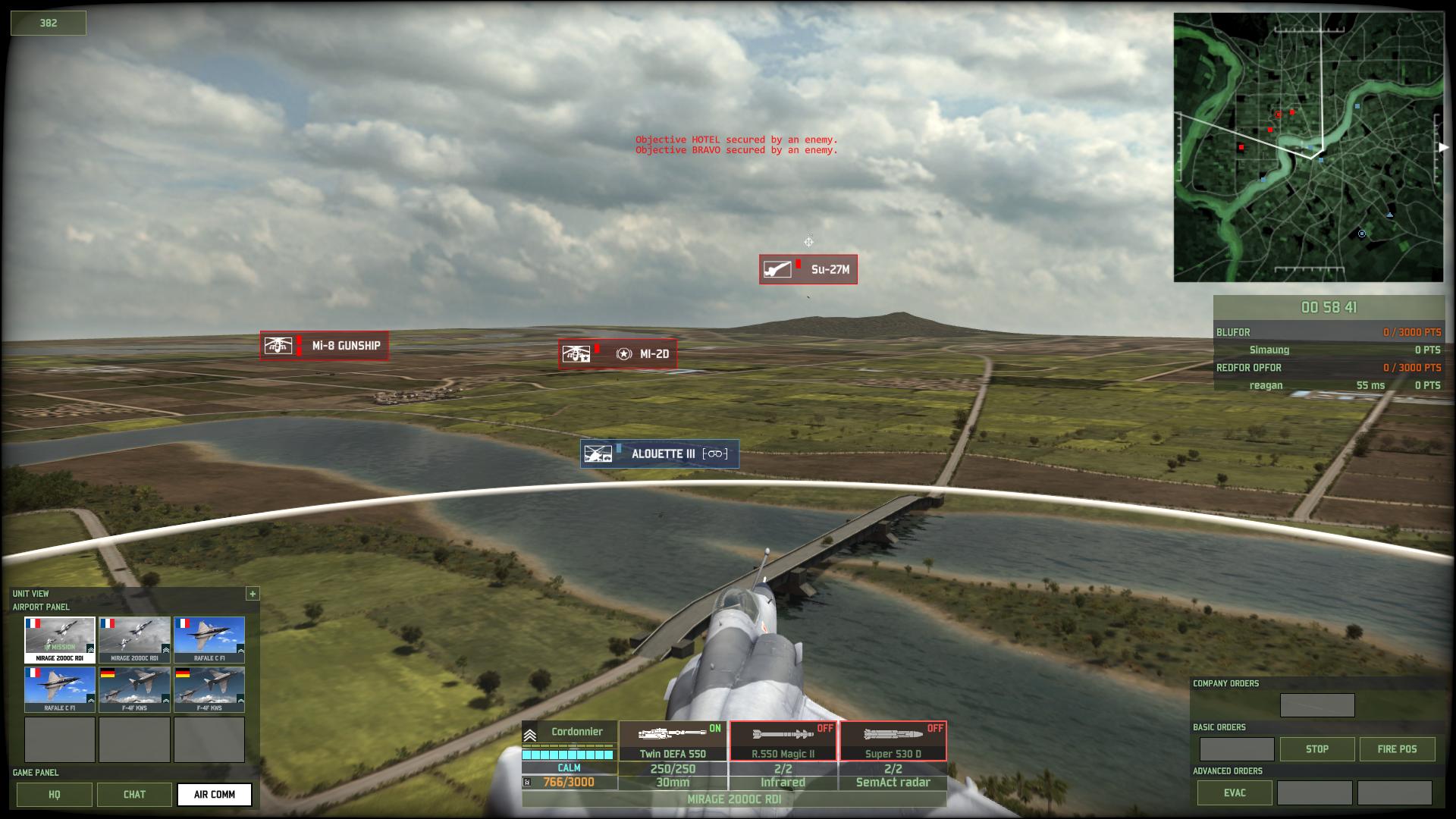
Task: Select the Twin DEFA 550 cannon icon
Action: 670,733
